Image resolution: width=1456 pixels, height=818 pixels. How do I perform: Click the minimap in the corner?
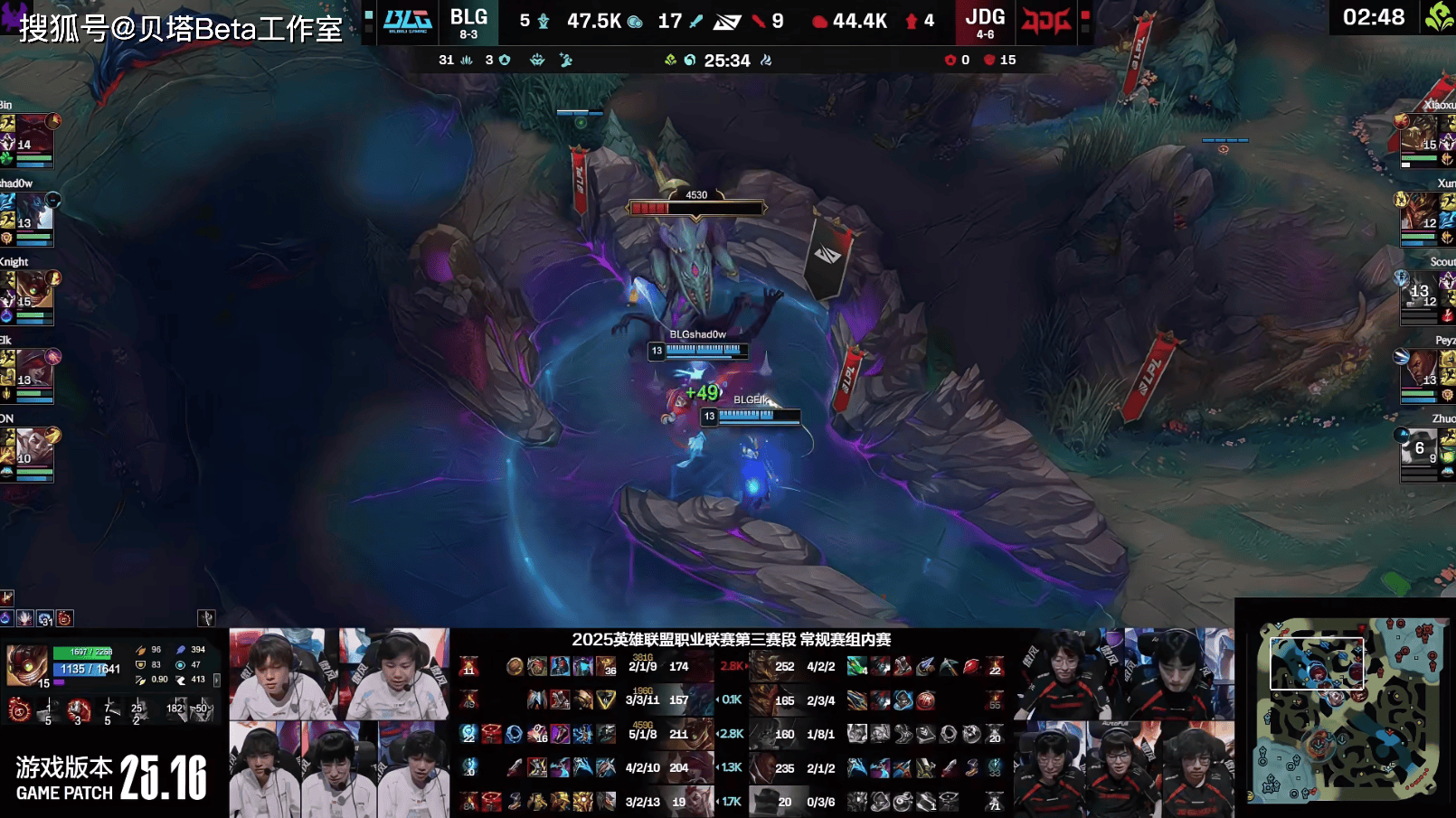pyautogui.click(x=1346, y=710)
